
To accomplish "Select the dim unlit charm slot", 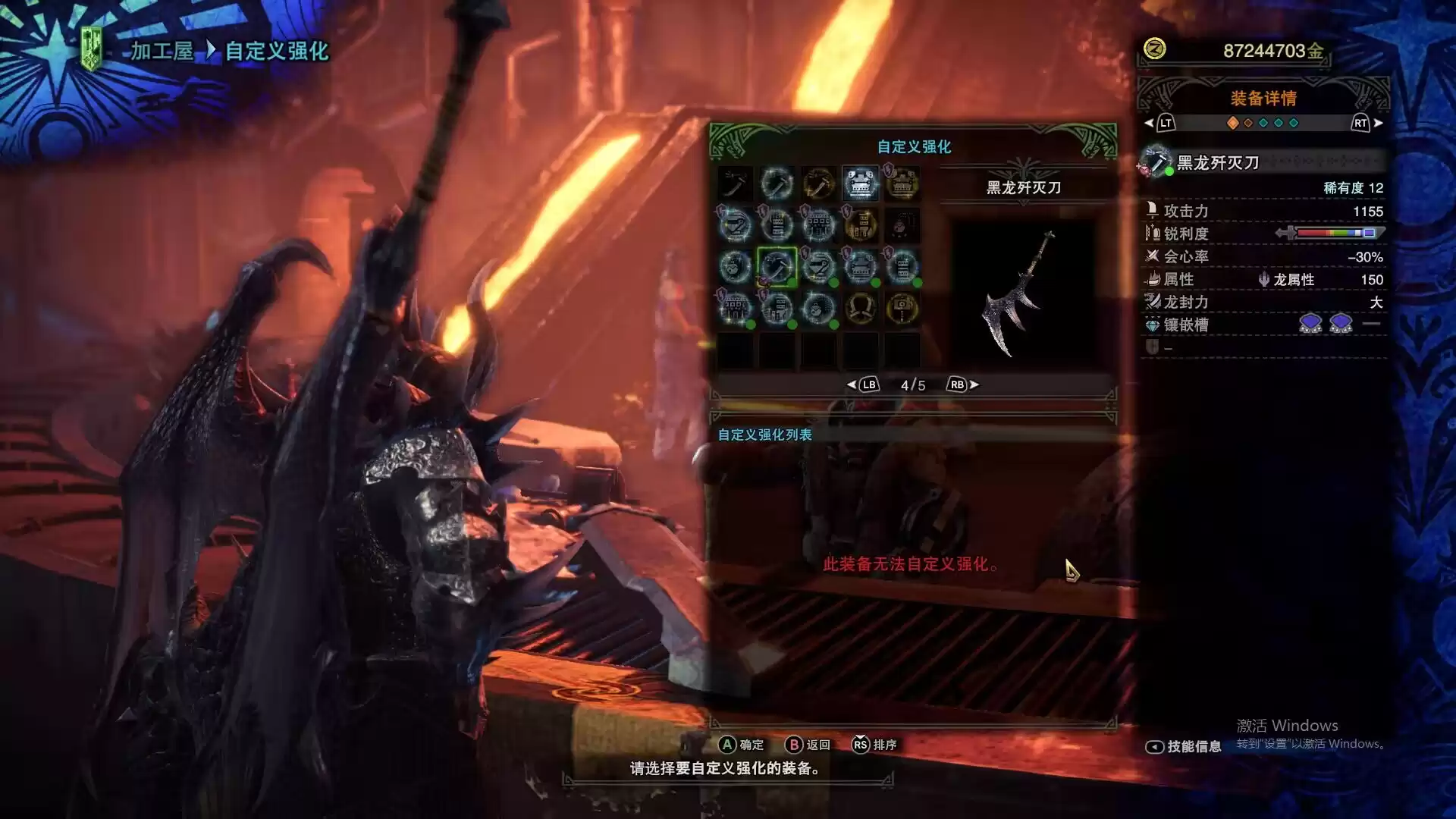I will click(x=902, y=225).
